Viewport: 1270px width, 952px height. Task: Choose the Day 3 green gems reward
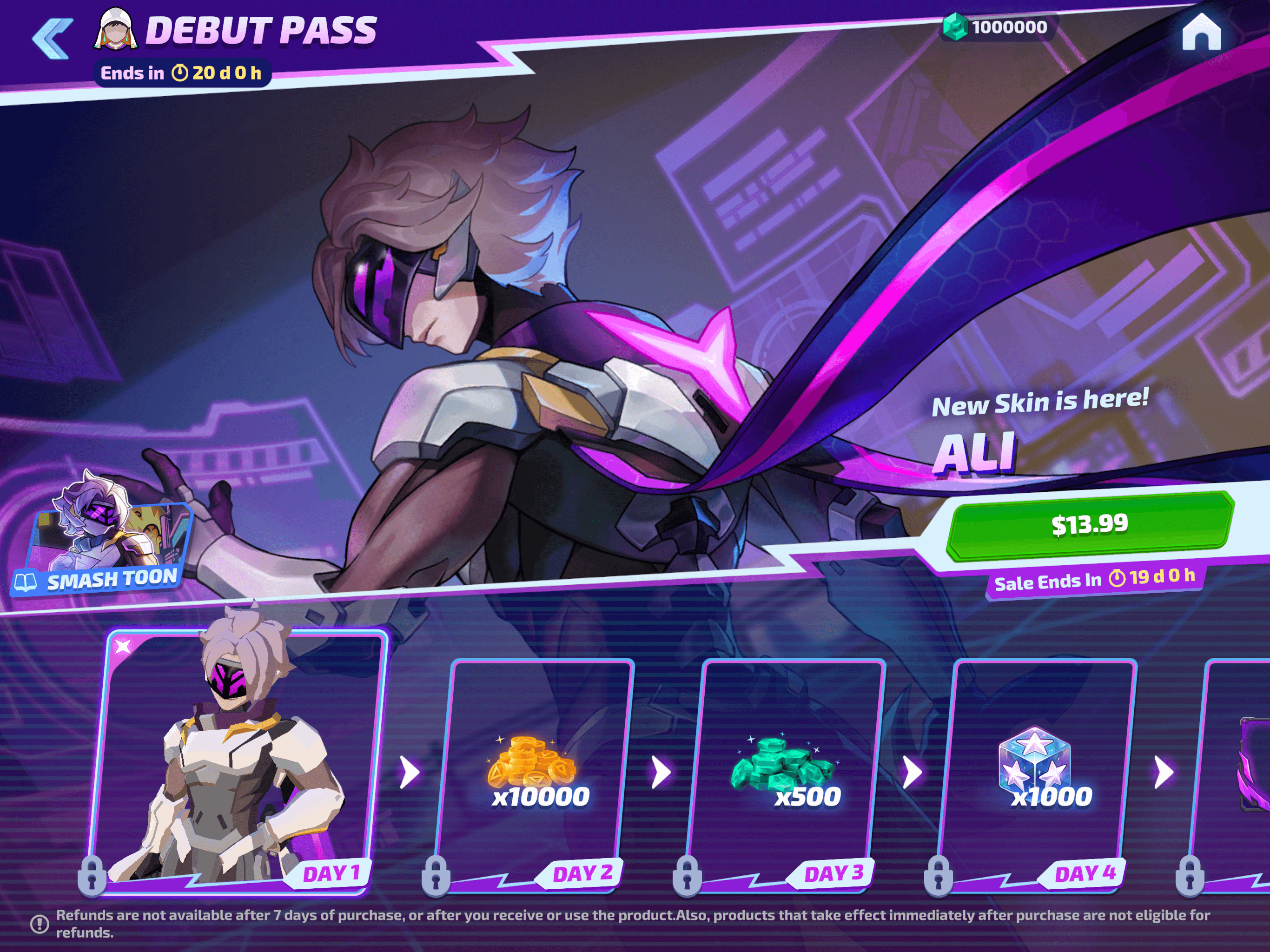click(x=787, y=772)
